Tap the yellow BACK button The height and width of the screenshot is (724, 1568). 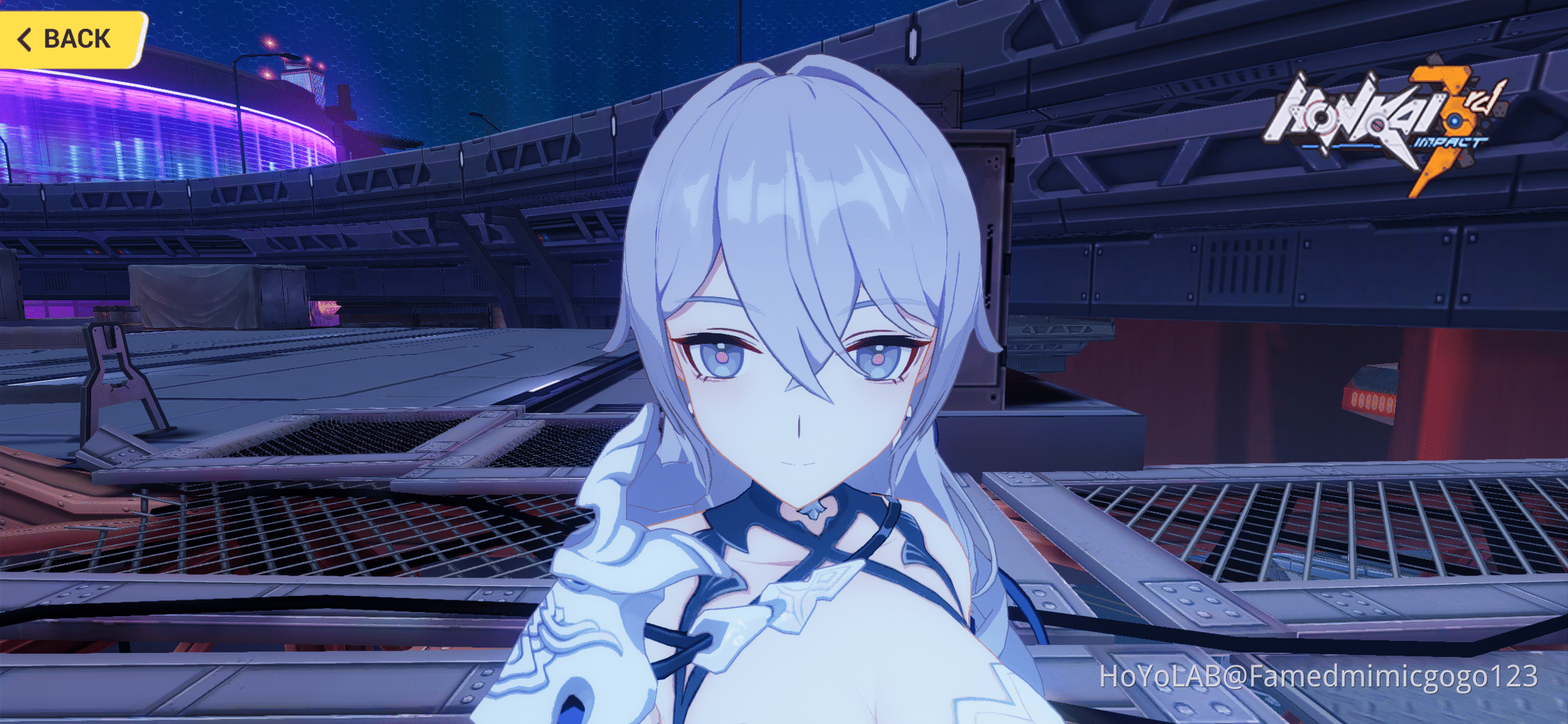tap(69, 38)
